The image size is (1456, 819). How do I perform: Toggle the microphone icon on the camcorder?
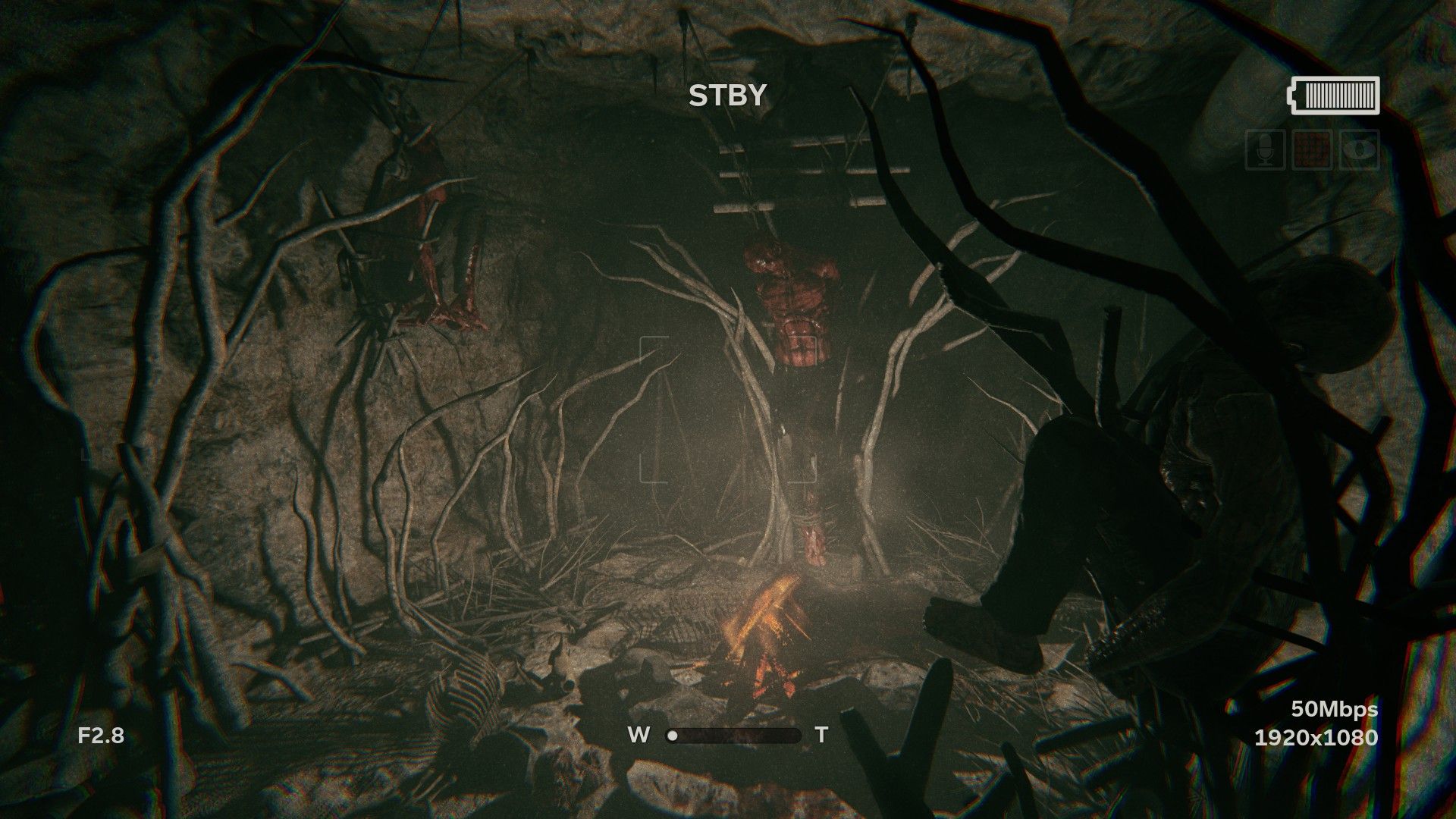[x=1265, y=149]
